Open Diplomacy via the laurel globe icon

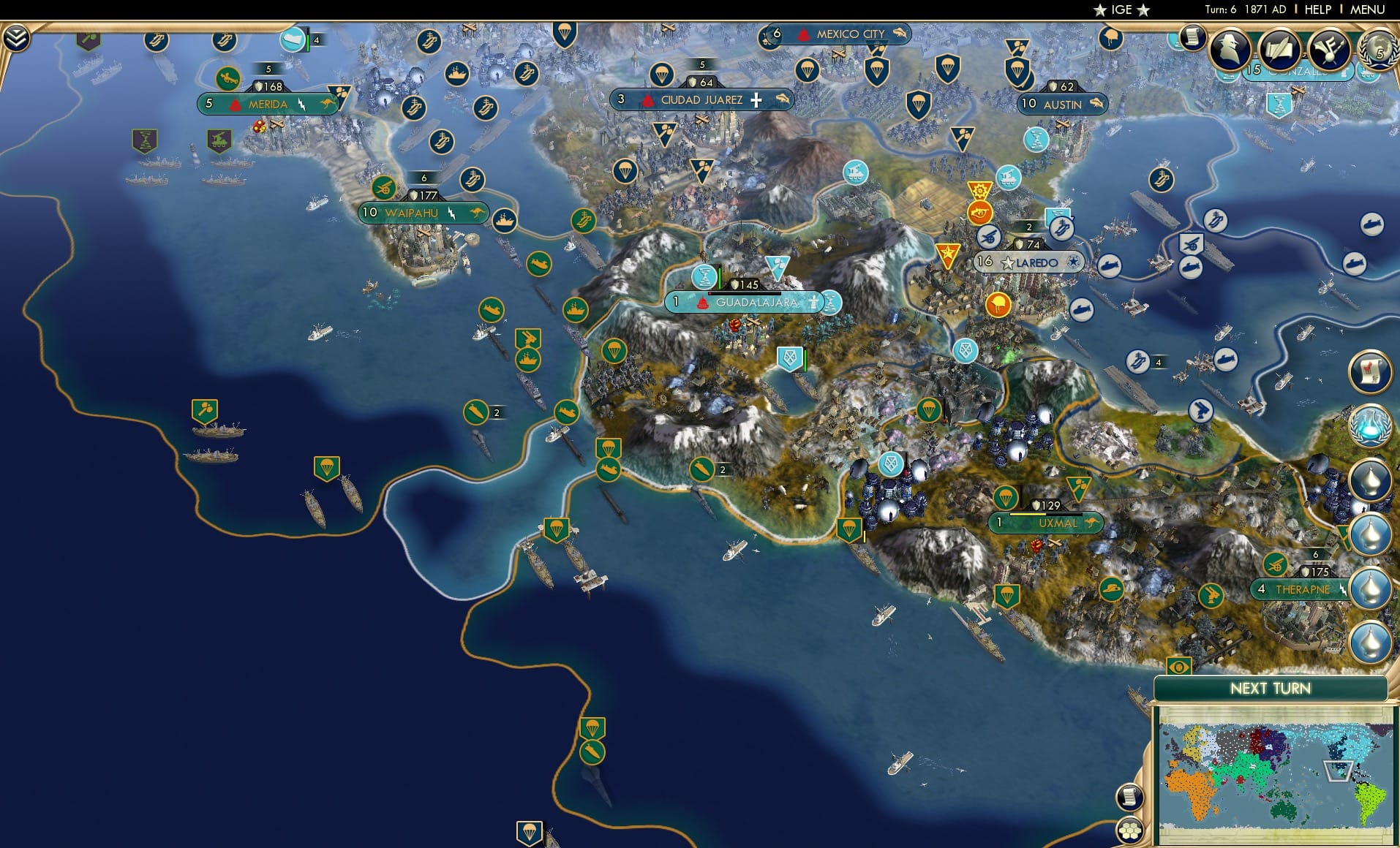[x=1380, y=50]
